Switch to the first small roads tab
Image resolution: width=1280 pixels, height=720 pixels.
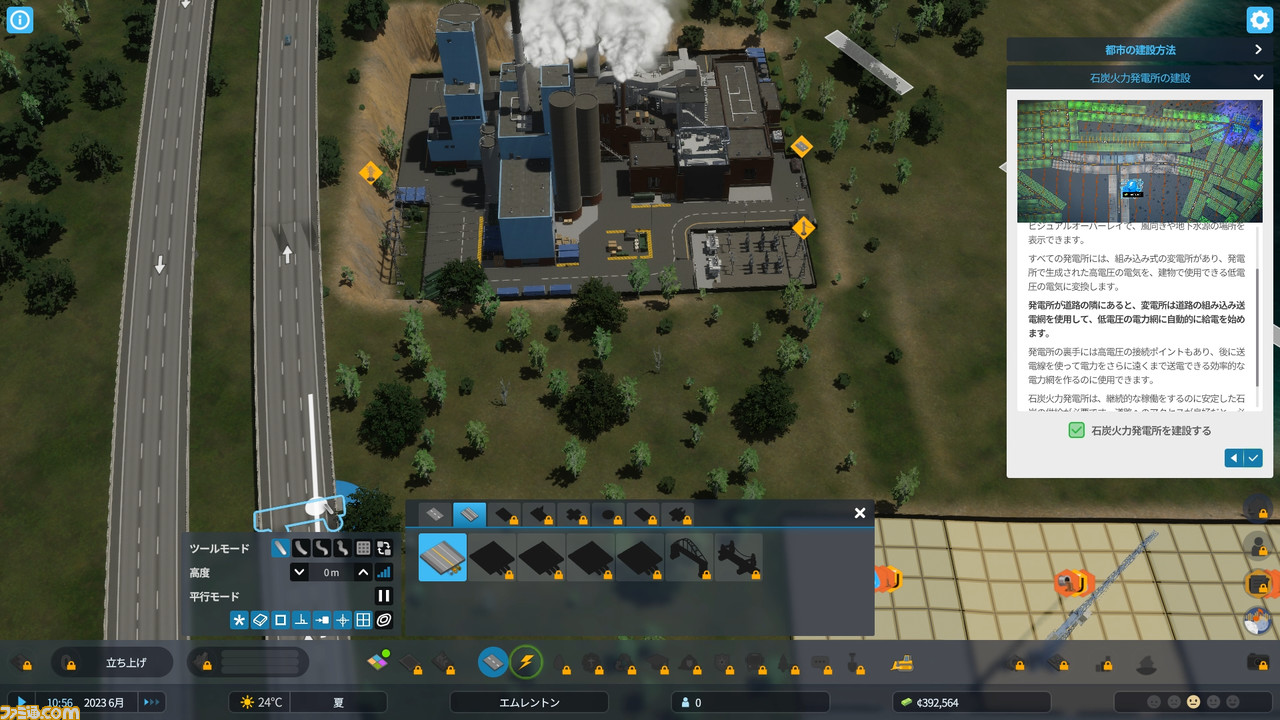[434, 515]
